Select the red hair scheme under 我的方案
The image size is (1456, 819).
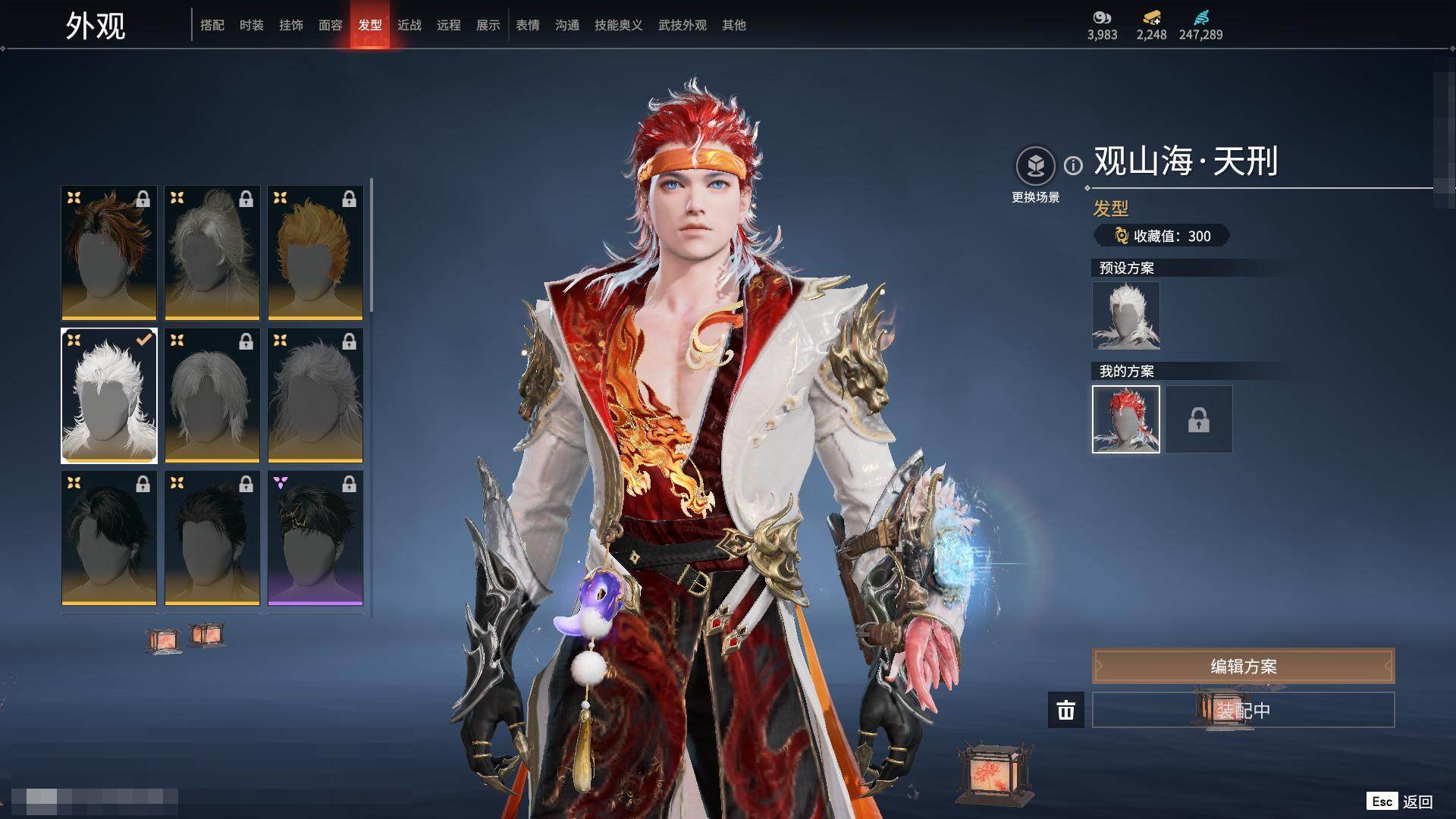[1126, 419]
